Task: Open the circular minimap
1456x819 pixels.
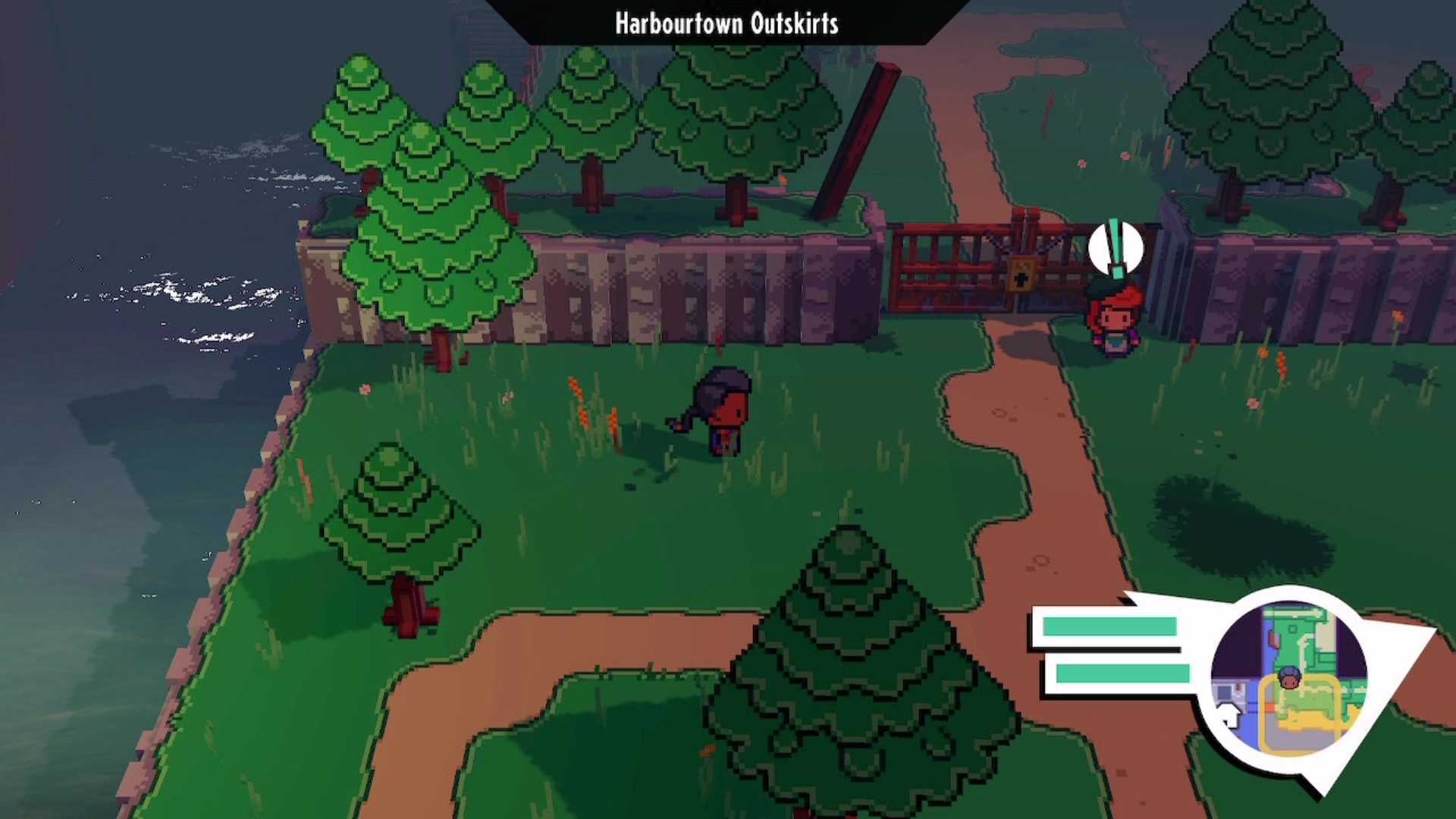Action: point(1288,679)
